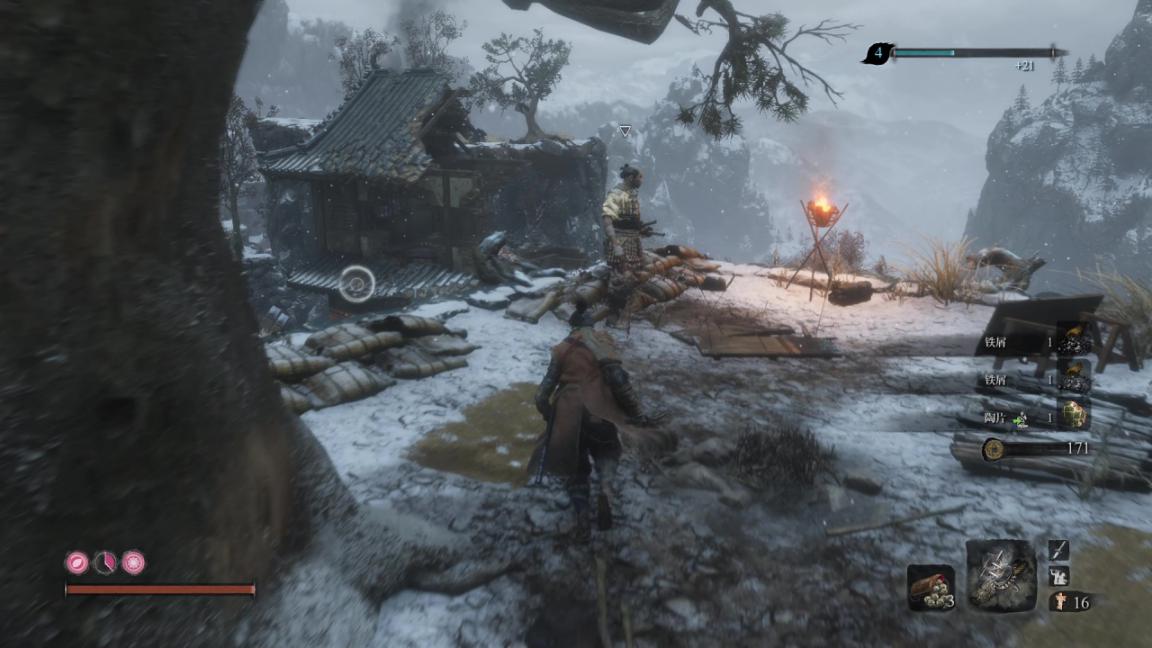Click the partially filled resurrection node

[105, 563]
